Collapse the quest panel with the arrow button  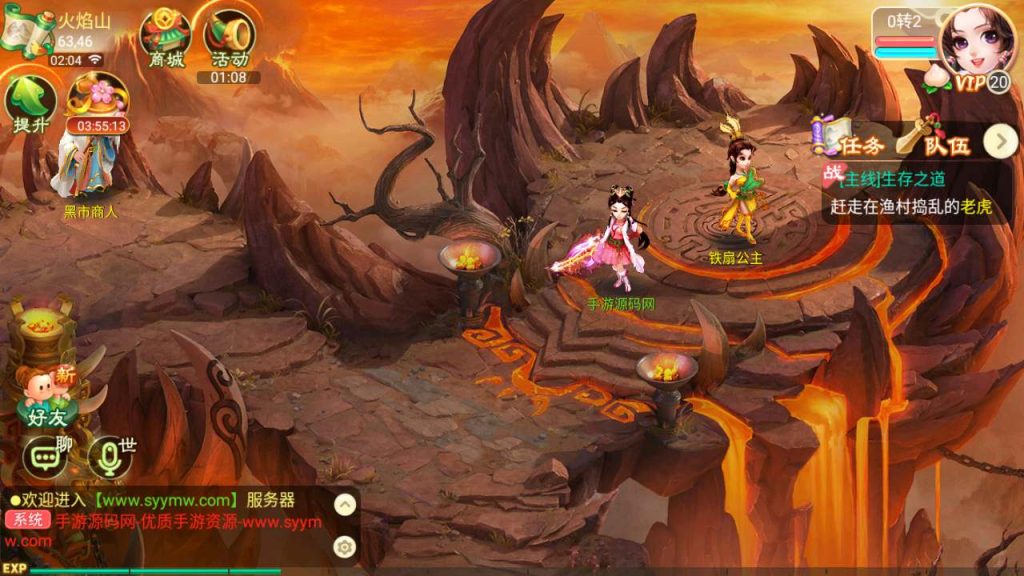click(1000, 142)
